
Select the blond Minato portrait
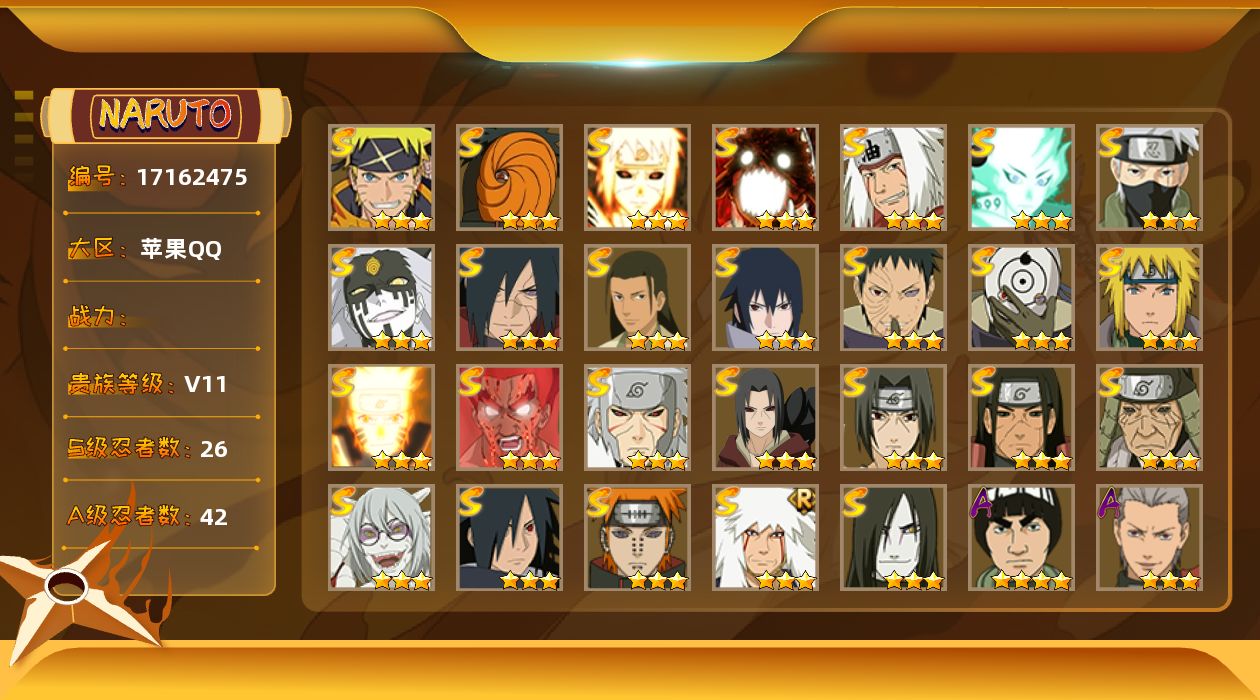(x=1149, y=297)
